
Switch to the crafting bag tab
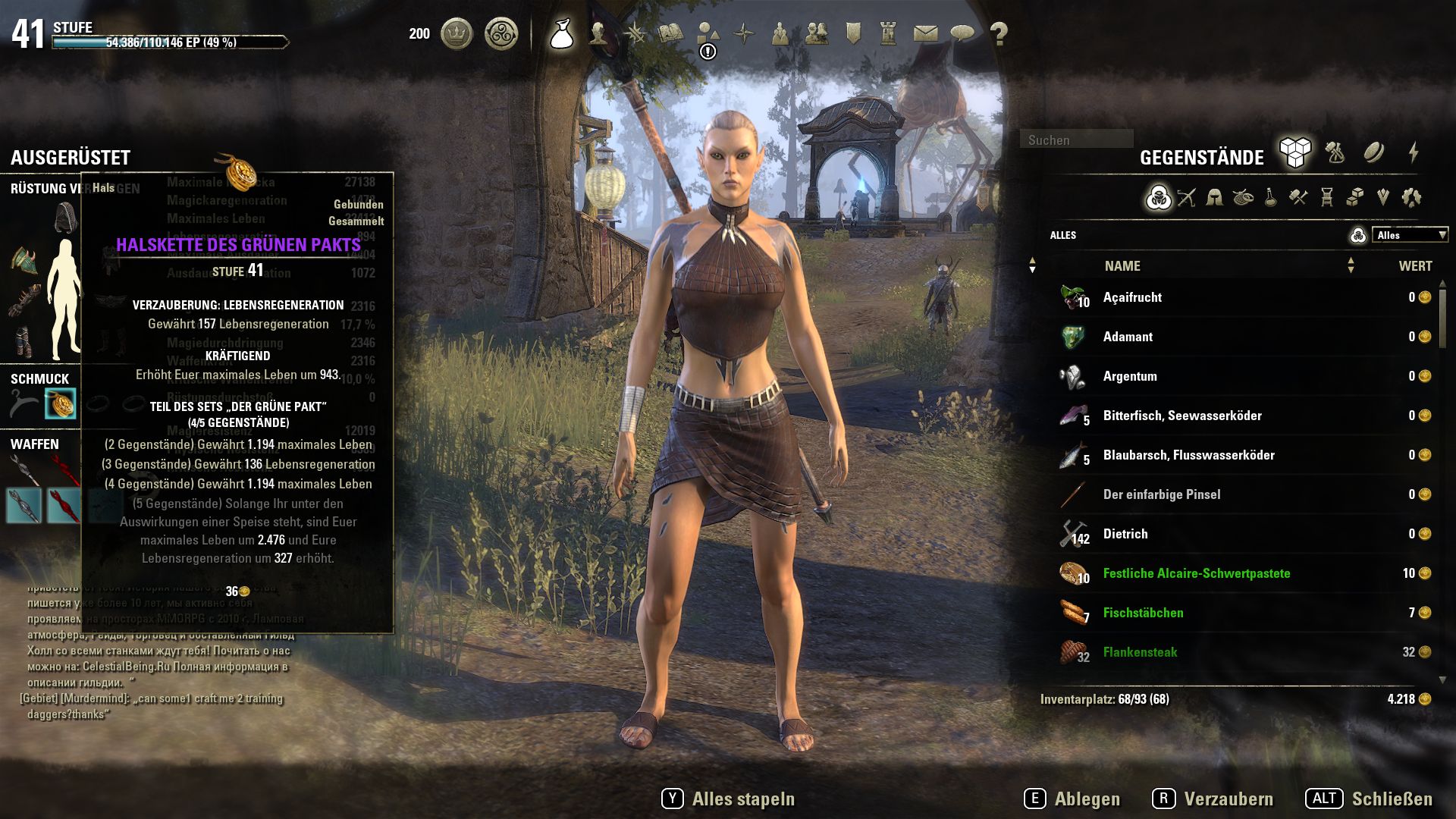[x=1335, y=153]
